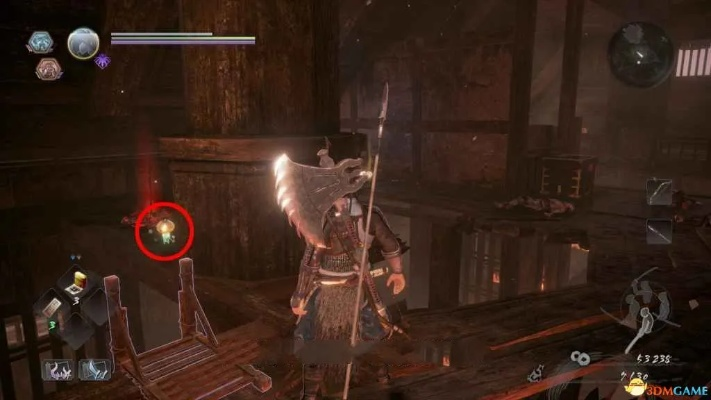The image size is (711, 400).
Task: Open the circular minimap radar
Action: (x=640, y=54)
